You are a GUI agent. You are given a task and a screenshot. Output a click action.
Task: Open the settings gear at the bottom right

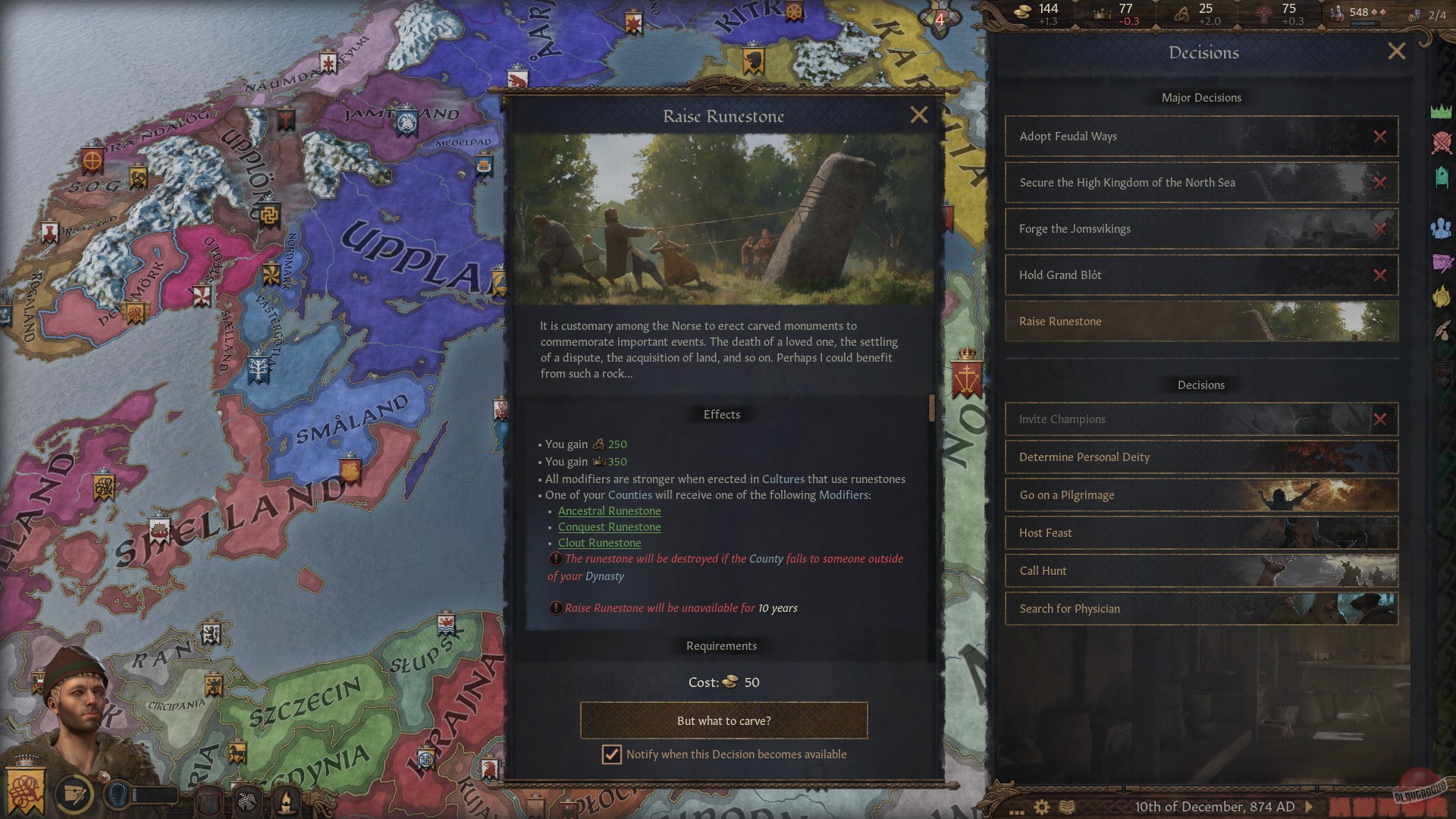point(1041,806)
